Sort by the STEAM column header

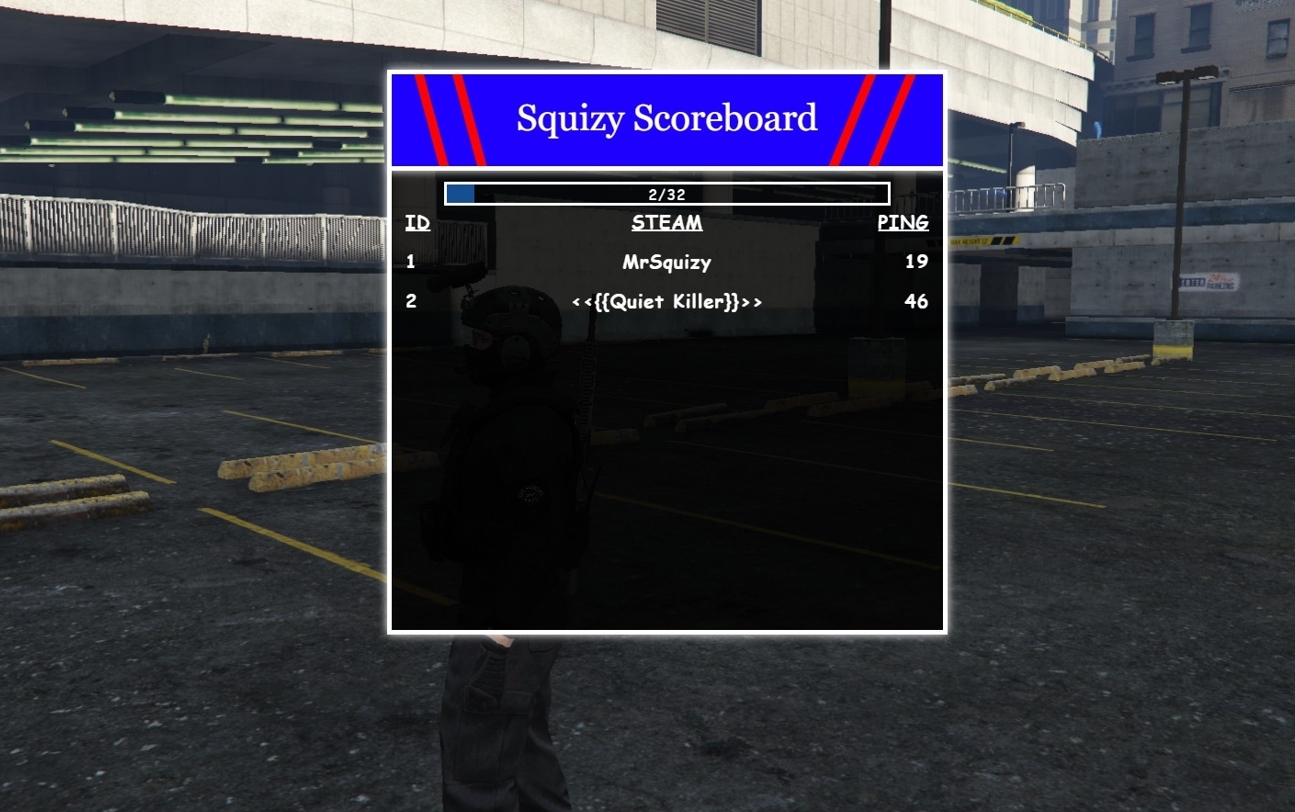tap(666, 222)
